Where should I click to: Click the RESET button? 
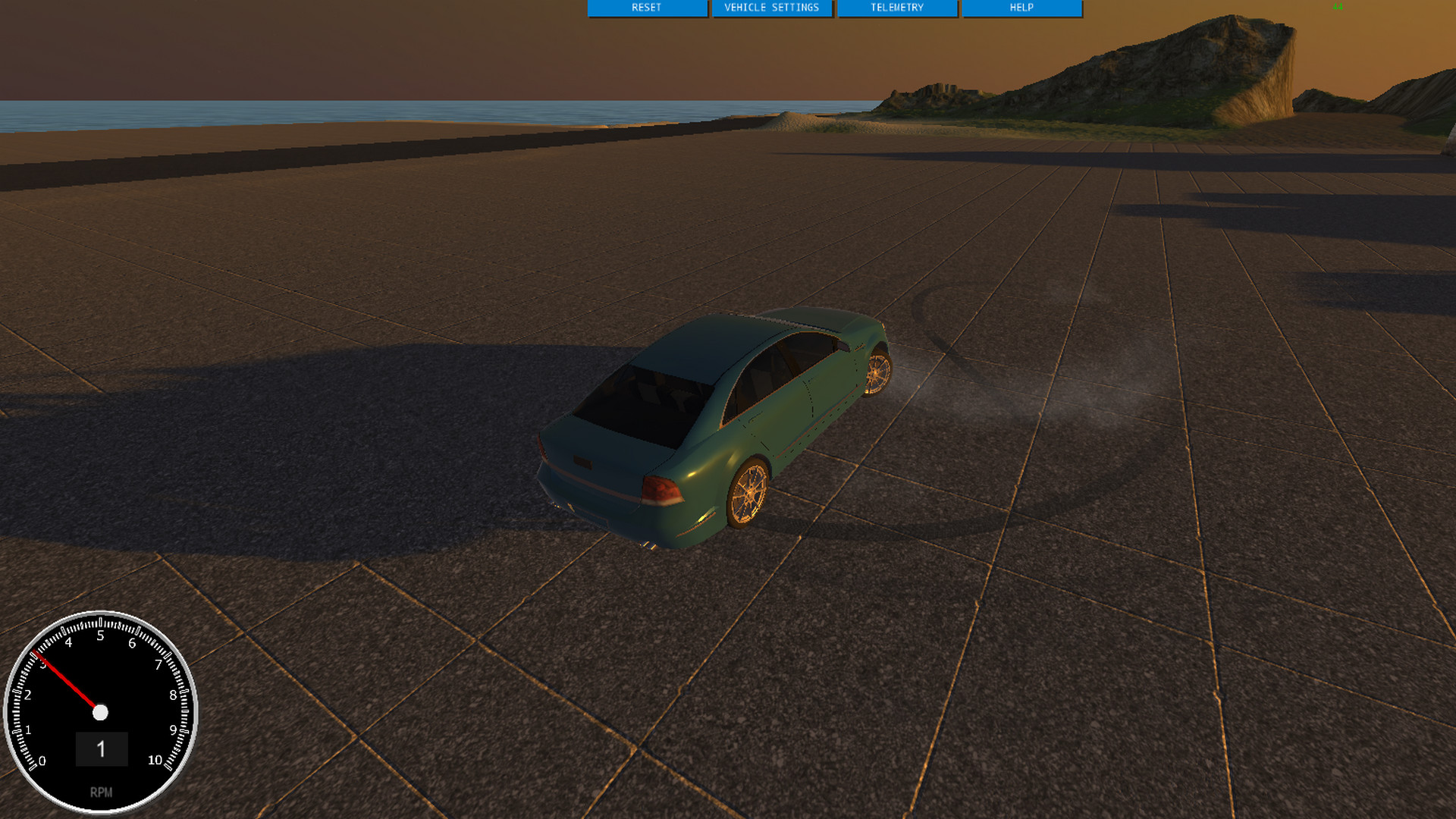tap(647, 8)
